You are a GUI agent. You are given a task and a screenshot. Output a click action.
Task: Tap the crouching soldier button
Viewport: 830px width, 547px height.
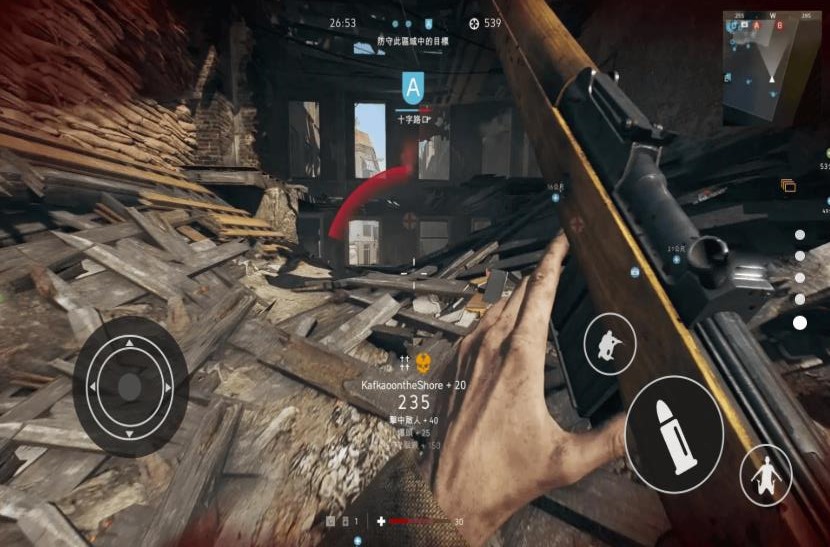[609, 344]
